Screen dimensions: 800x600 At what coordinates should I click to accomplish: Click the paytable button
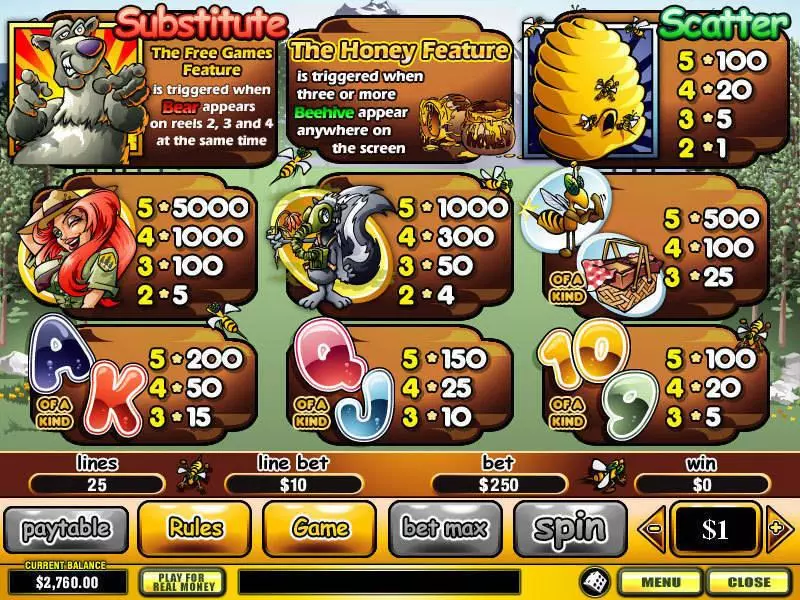65,527
